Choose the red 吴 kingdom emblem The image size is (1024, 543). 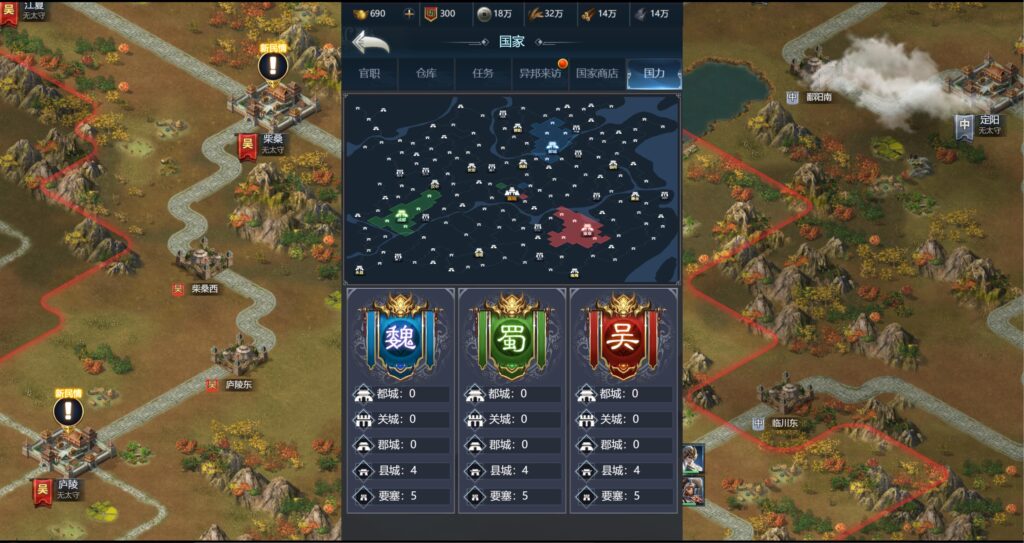click(x=624, y=335)
